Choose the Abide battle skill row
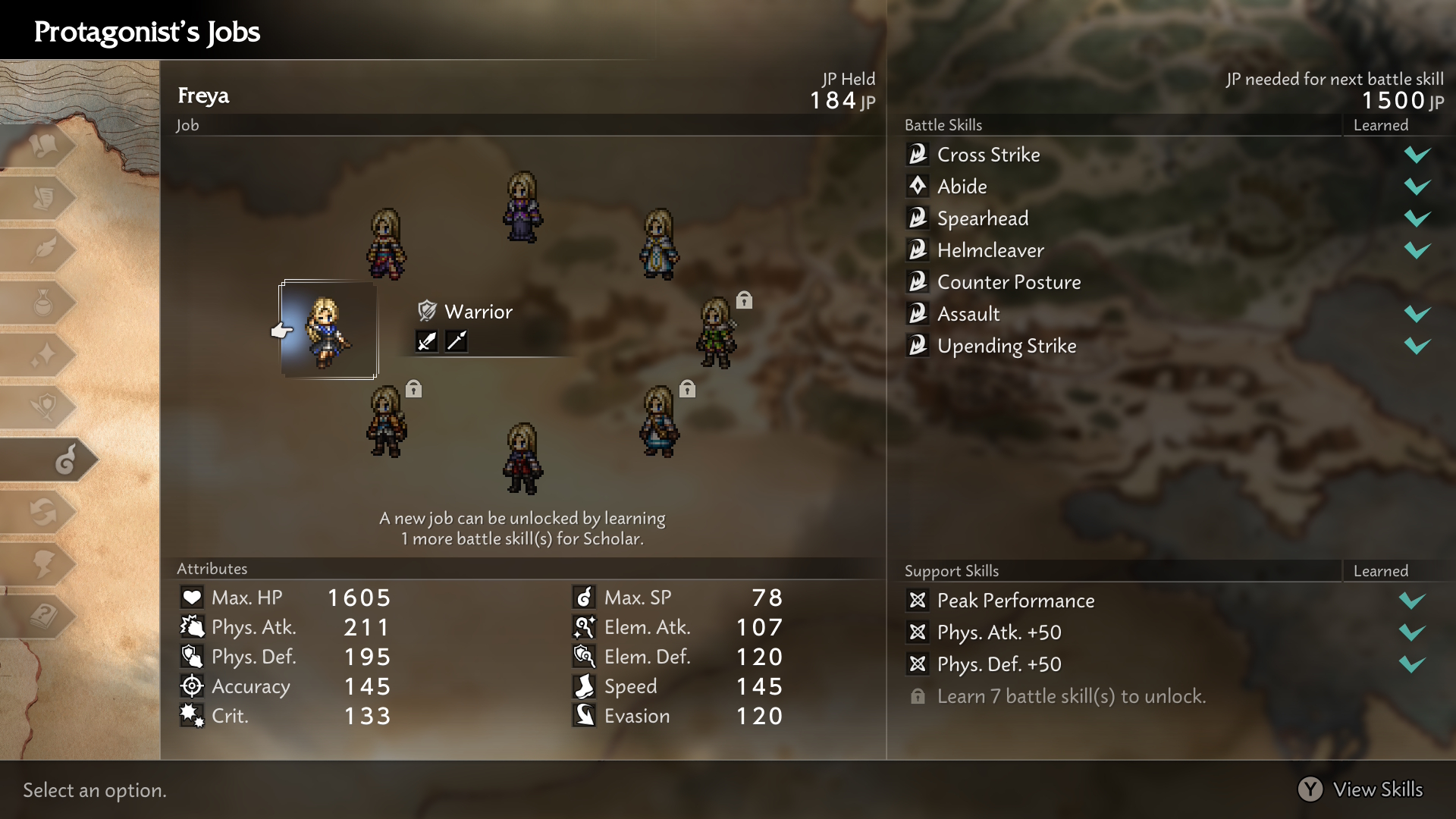Viewport: 1456px width, 819px height. point(962,187)
